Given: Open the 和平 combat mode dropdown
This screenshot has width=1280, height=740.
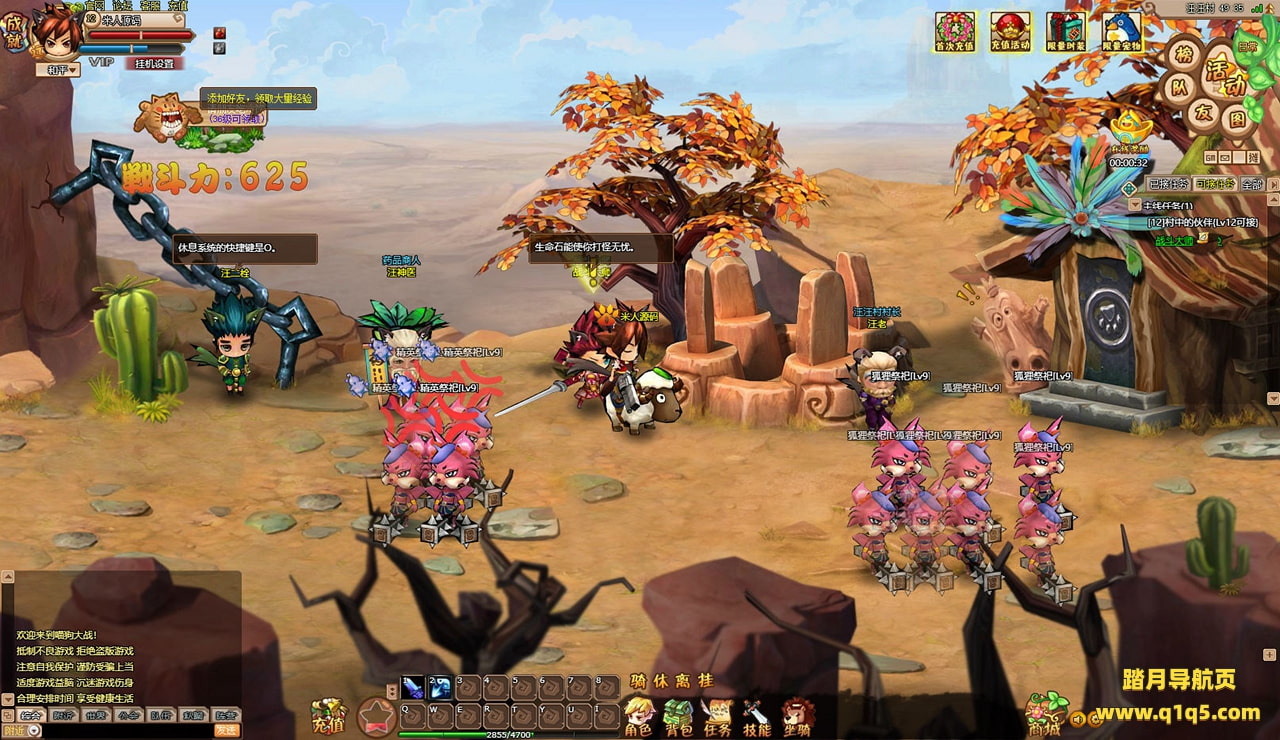Looking at the screenshot, I should click(x=57, y=70).
